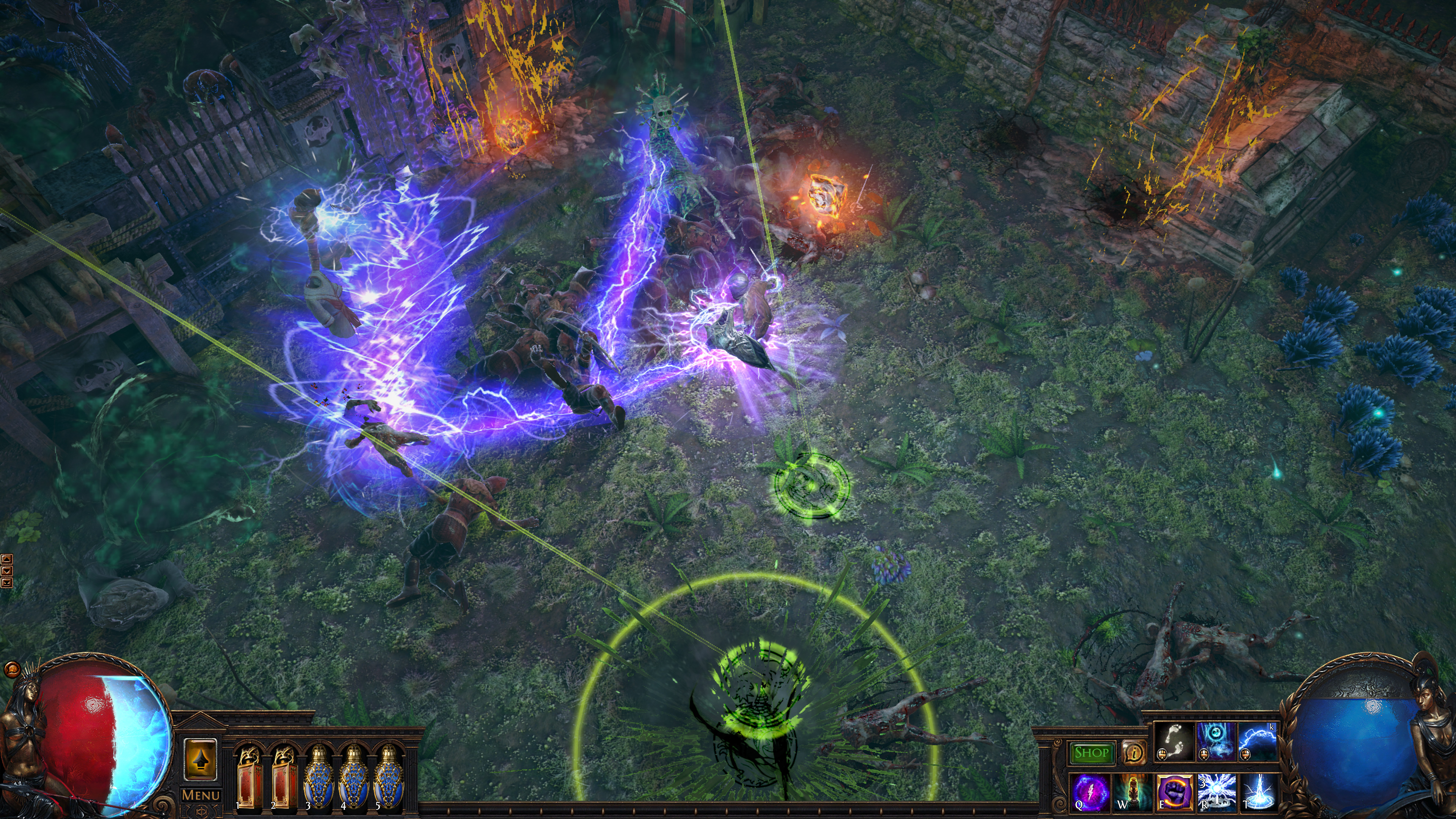Screen dimensions: 1456x819
Task: Open the Shop
Action: click(x=1092, y=753)
